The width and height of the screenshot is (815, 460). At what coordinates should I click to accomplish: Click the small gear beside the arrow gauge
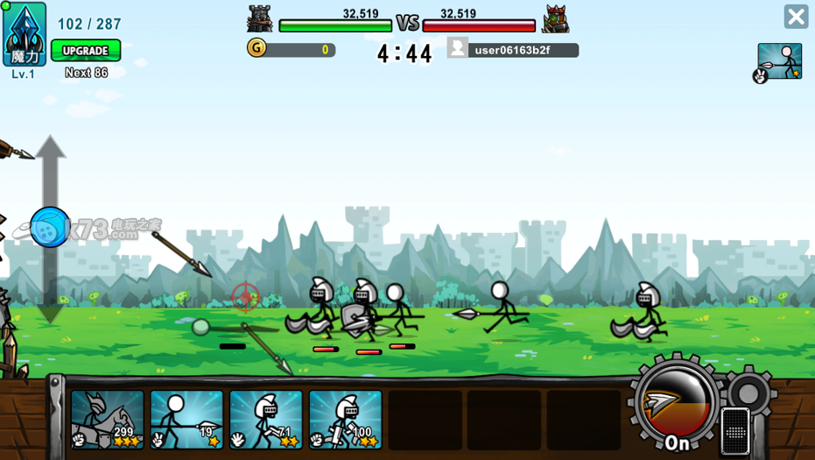click(x=749, y=387)
